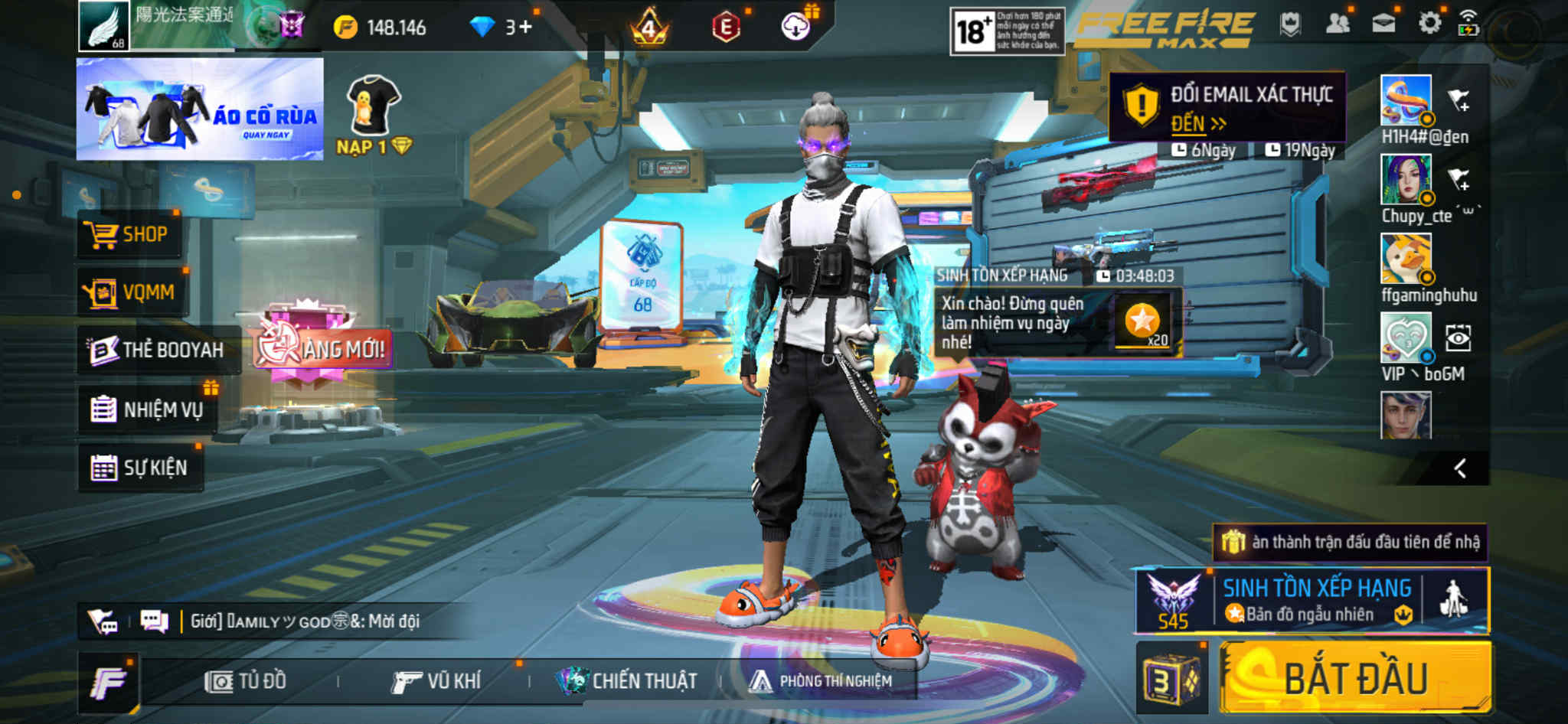The image size is (1568, 724).
Task: Switch to the VŨ KHÍ weapons tab
Action: pyautogui.click(x=436, y=681)
